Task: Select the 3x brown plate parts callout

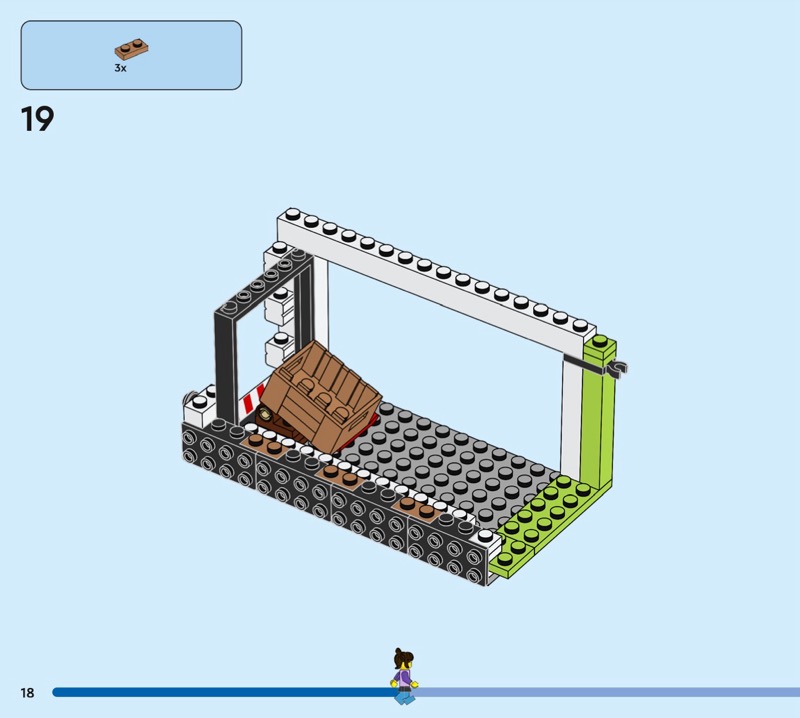Action: [x=131, y=55]
